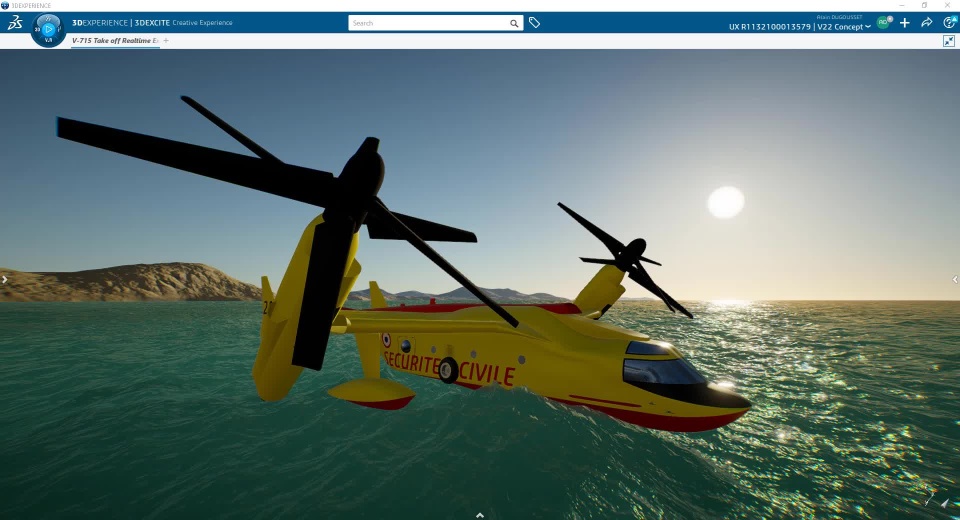Click the blue compass play button
960x520 pixels.
pyautogui.click(x=48, y=29)
